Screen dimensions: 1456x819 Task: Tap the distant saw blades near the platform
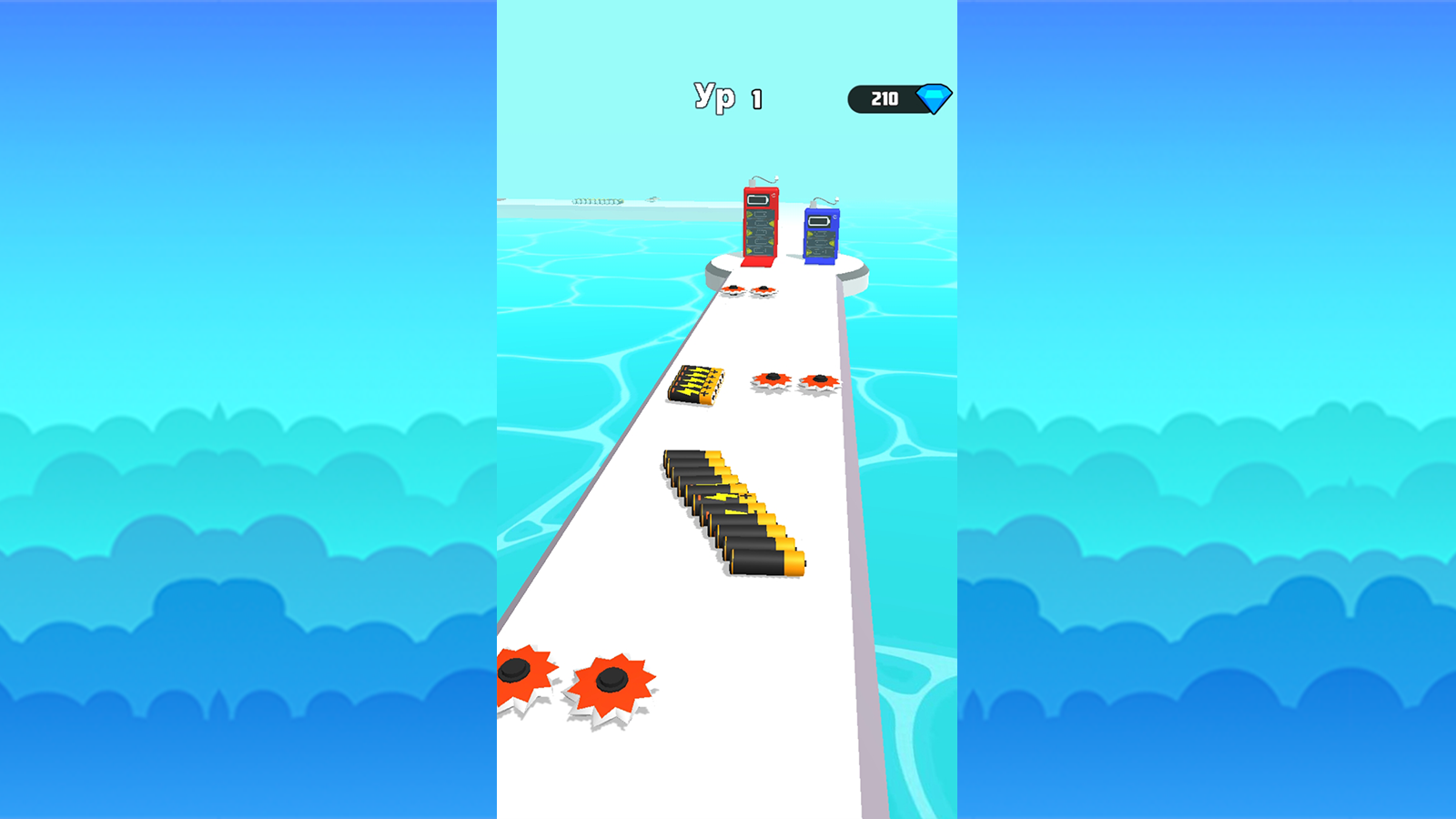[750, 291]
